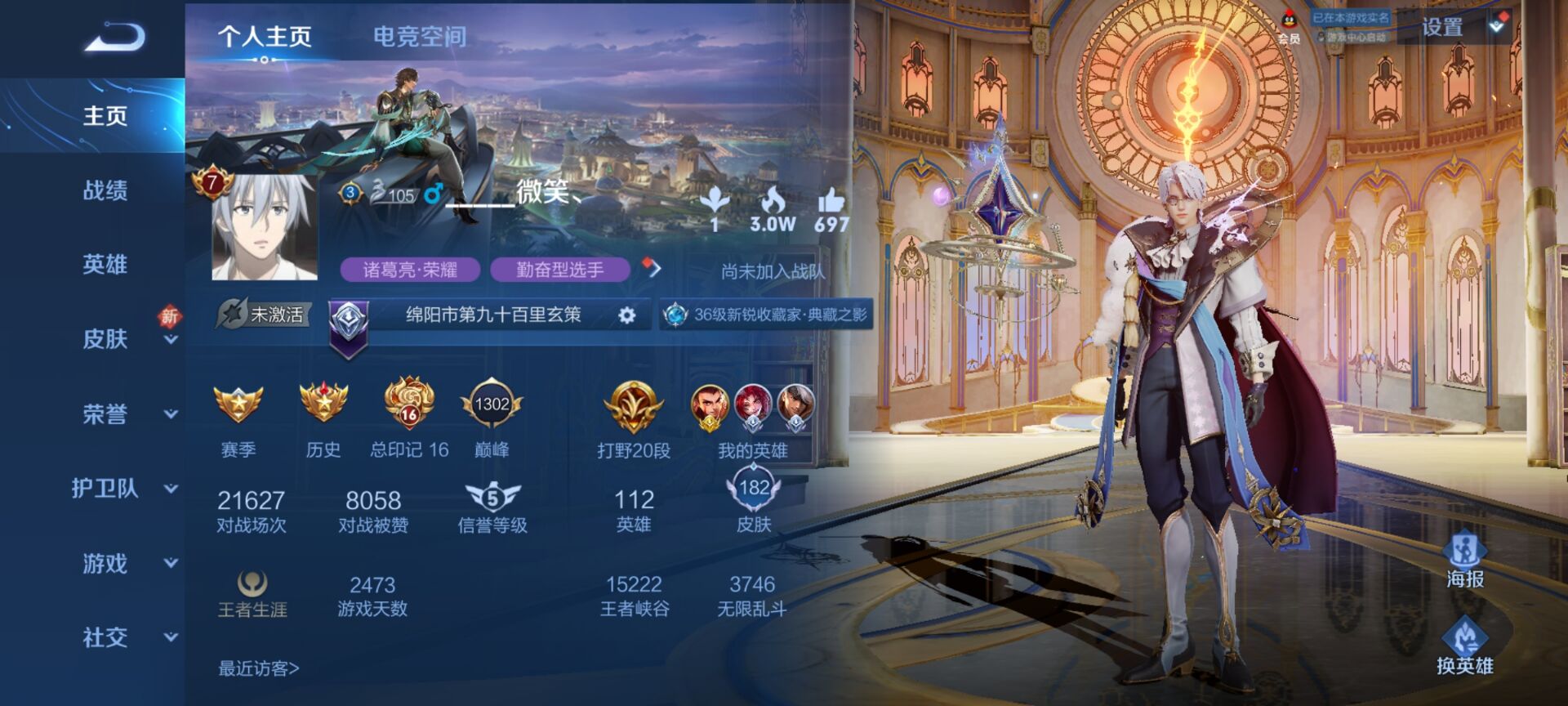The width and height of the screenshot is (1568, 706).
Task: Expand the 游戏 menu entry
Action: (105, 563)
